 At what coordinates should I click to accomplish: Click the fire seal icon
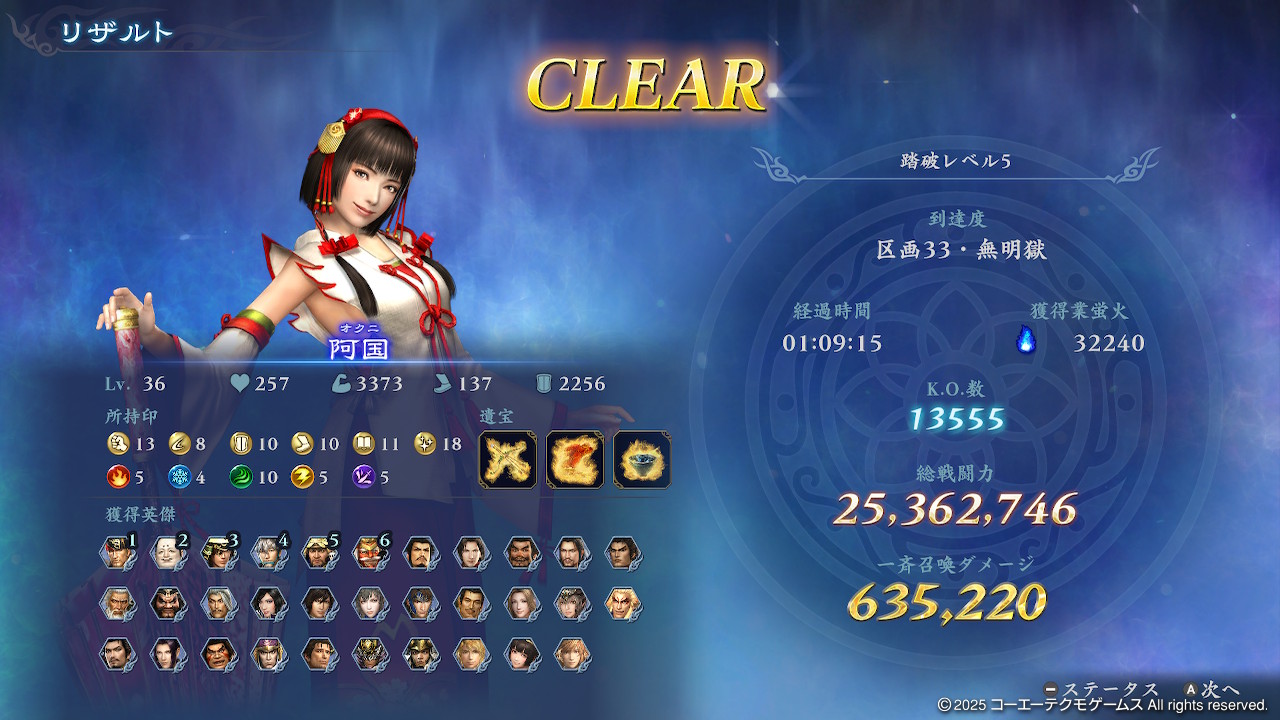pos(118,477)
